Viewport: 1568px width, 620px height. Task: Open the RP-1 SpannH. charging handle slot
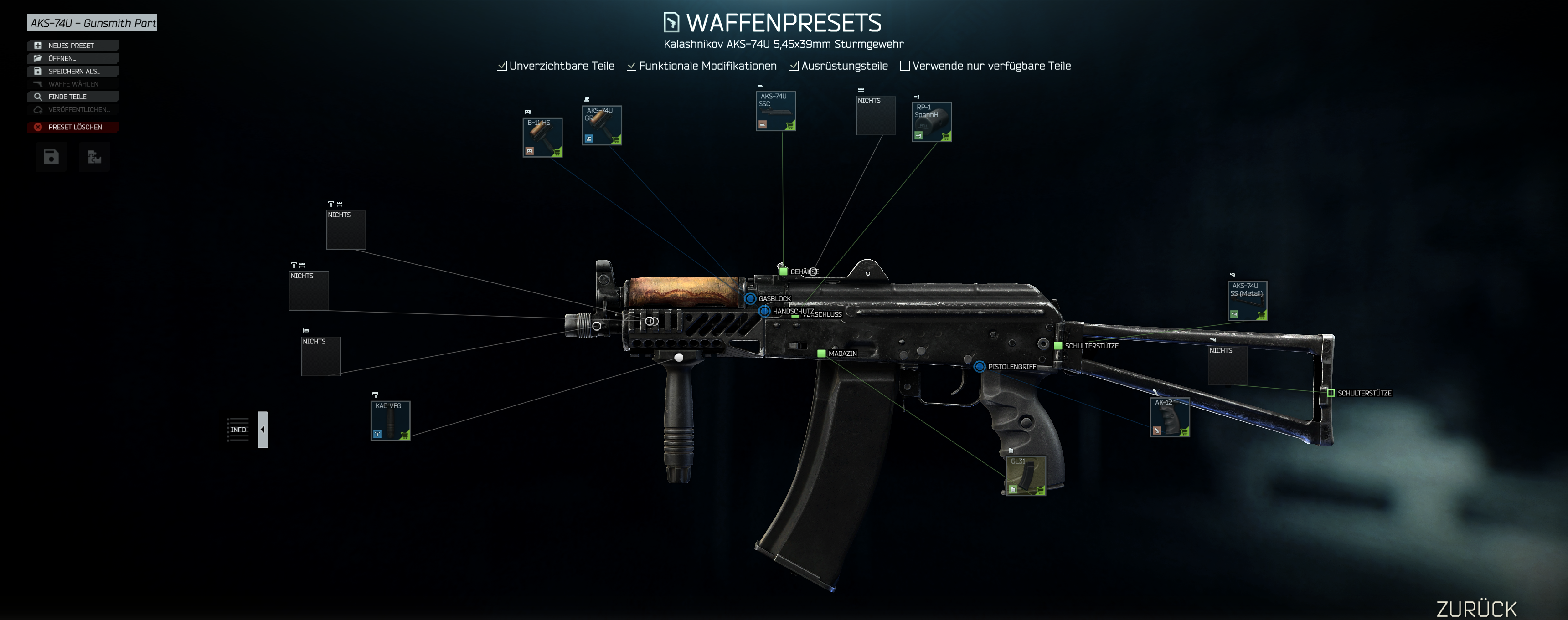coord(931,122)
